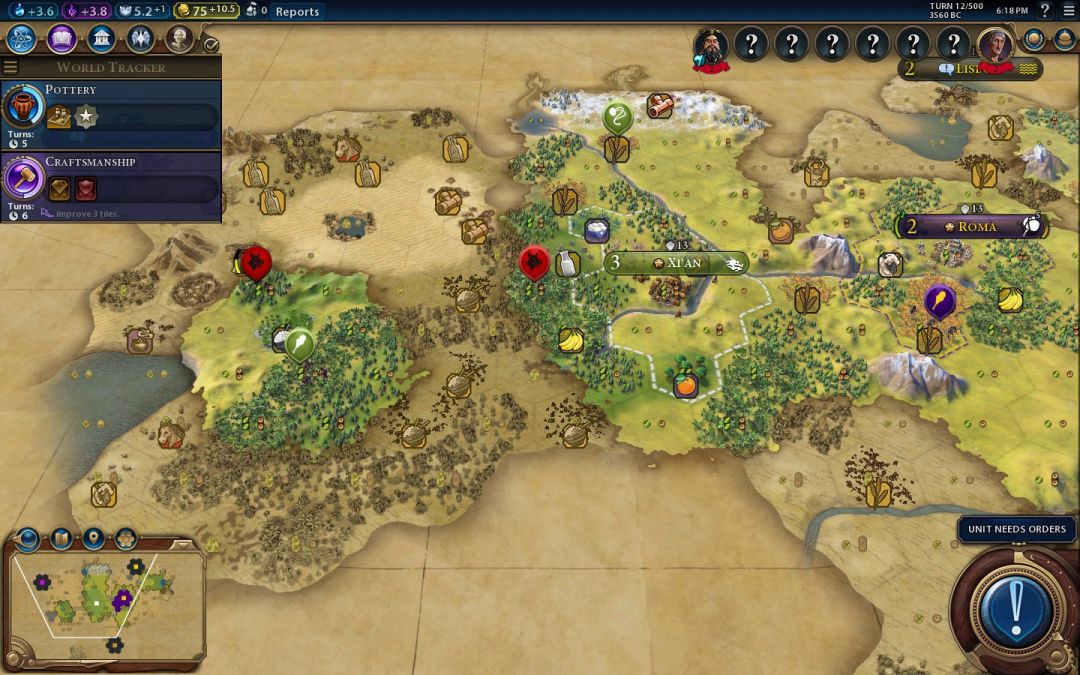1080x675 pixels.
Task: Open the minimap map pin tool
Action: (x=93, y=539)
